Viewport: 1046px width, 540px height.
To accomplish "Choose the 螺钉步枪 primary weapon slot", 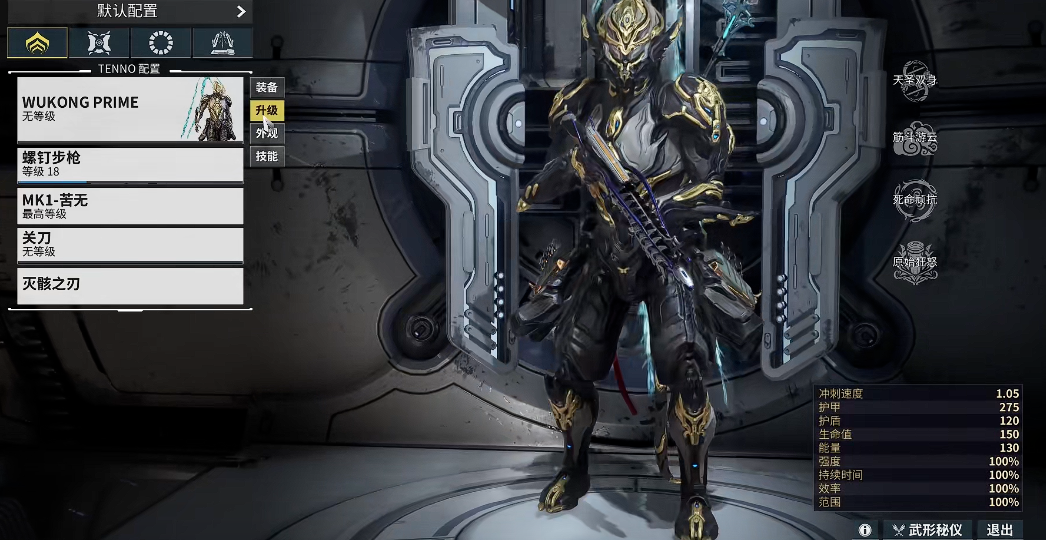I will click(x=130, y=165).
